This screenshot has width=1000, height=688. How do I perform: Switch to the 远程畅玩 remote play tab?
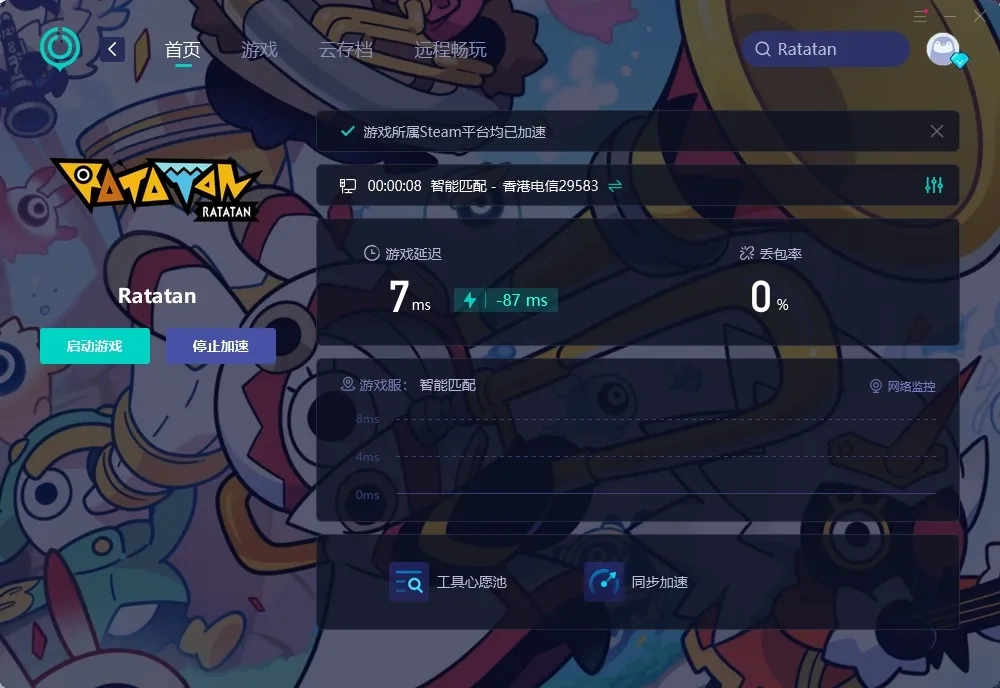450,49
